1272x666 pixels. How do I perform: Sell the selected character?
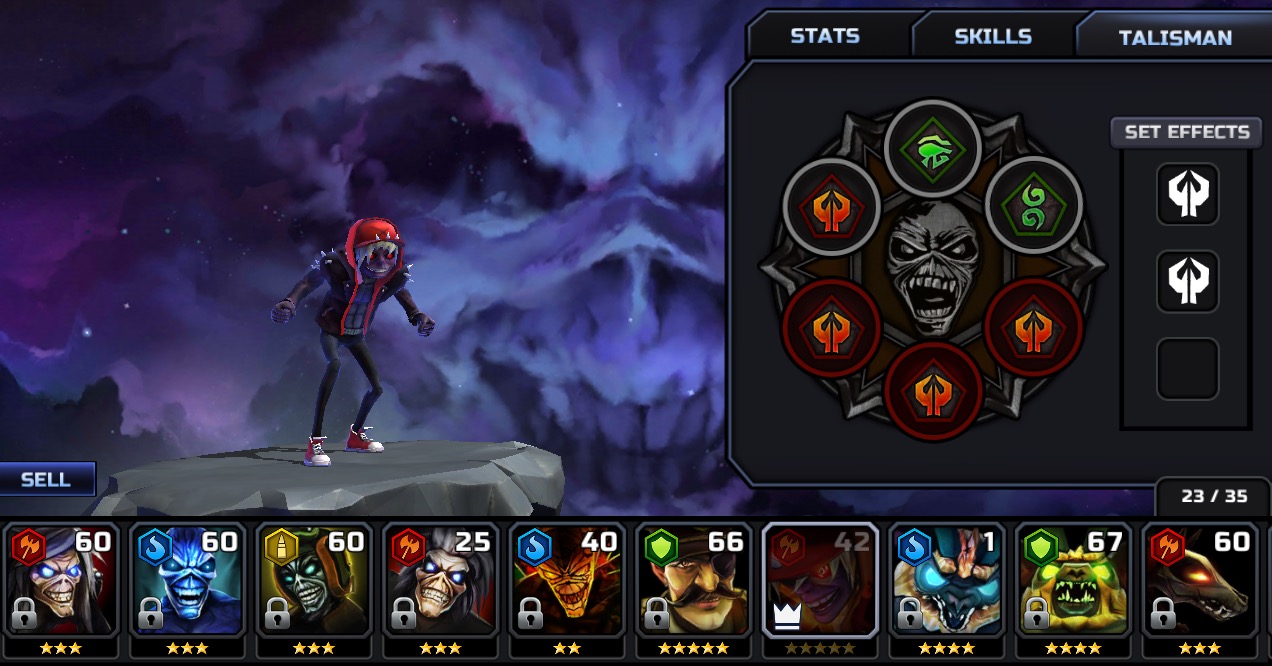47,479
